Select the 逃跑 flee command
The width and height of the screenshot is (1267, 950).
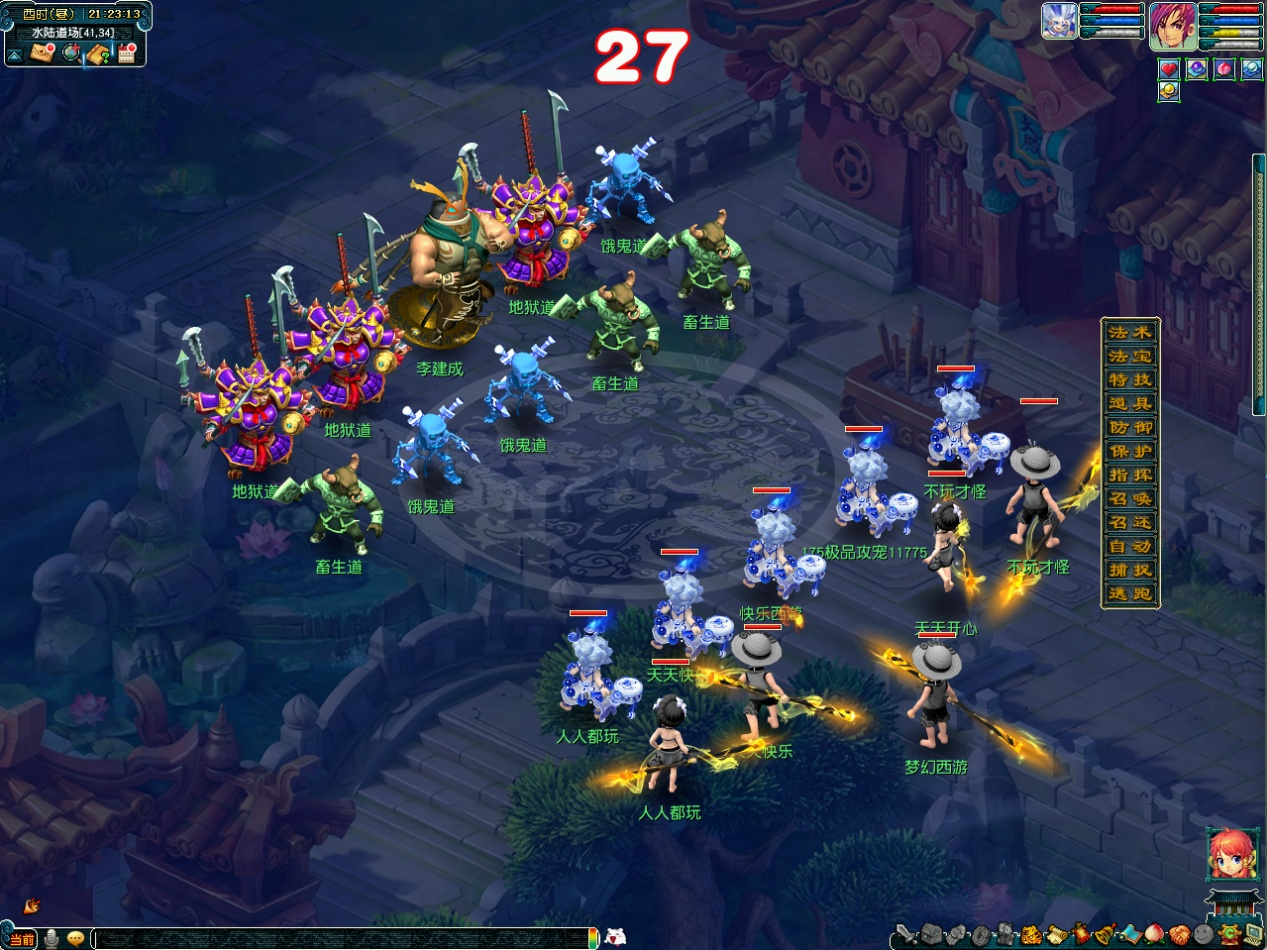(1130, 594)
